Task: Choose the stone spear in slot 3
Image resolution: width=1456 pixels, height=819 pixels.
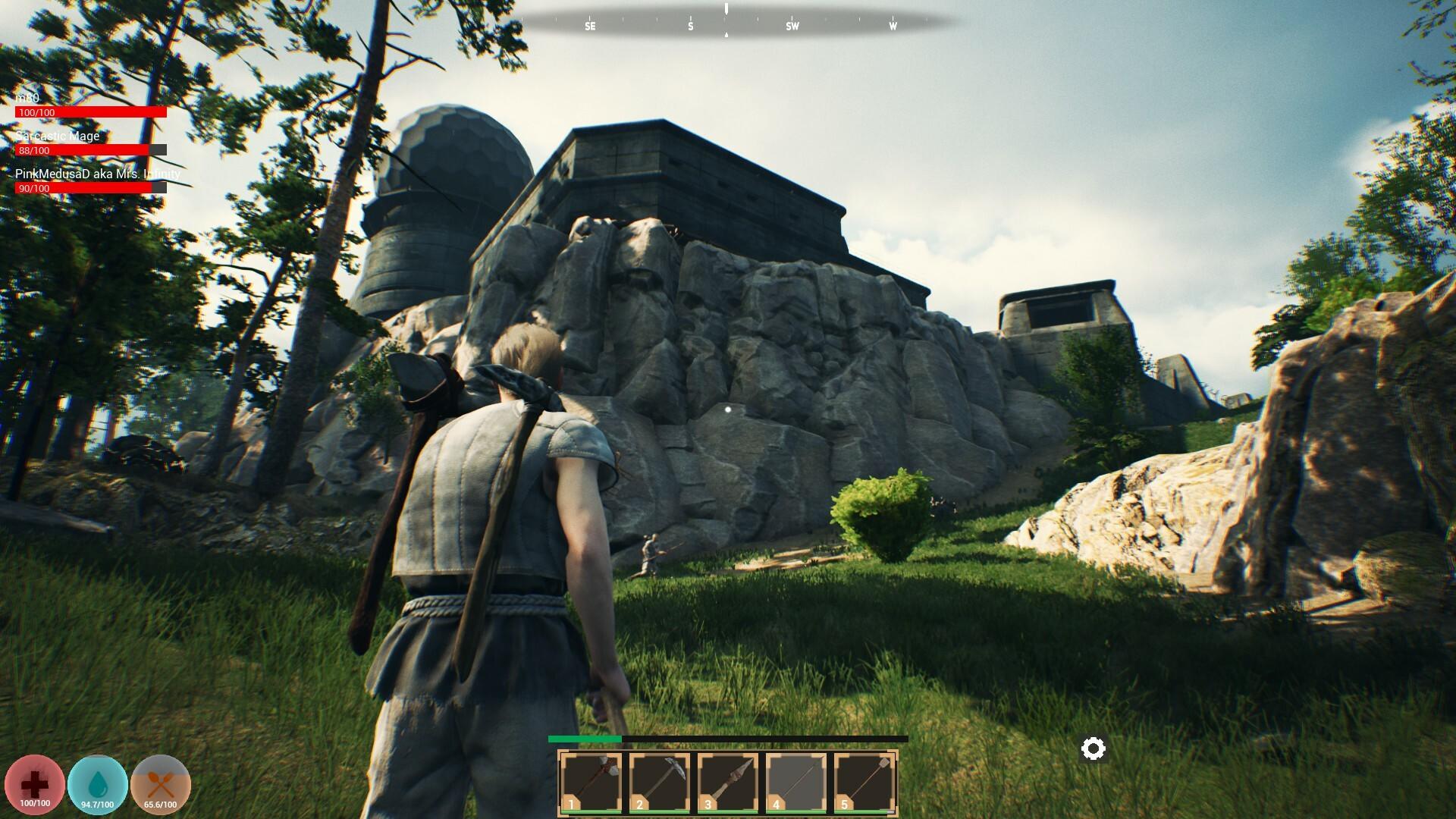Action: [x=728, y=783]
